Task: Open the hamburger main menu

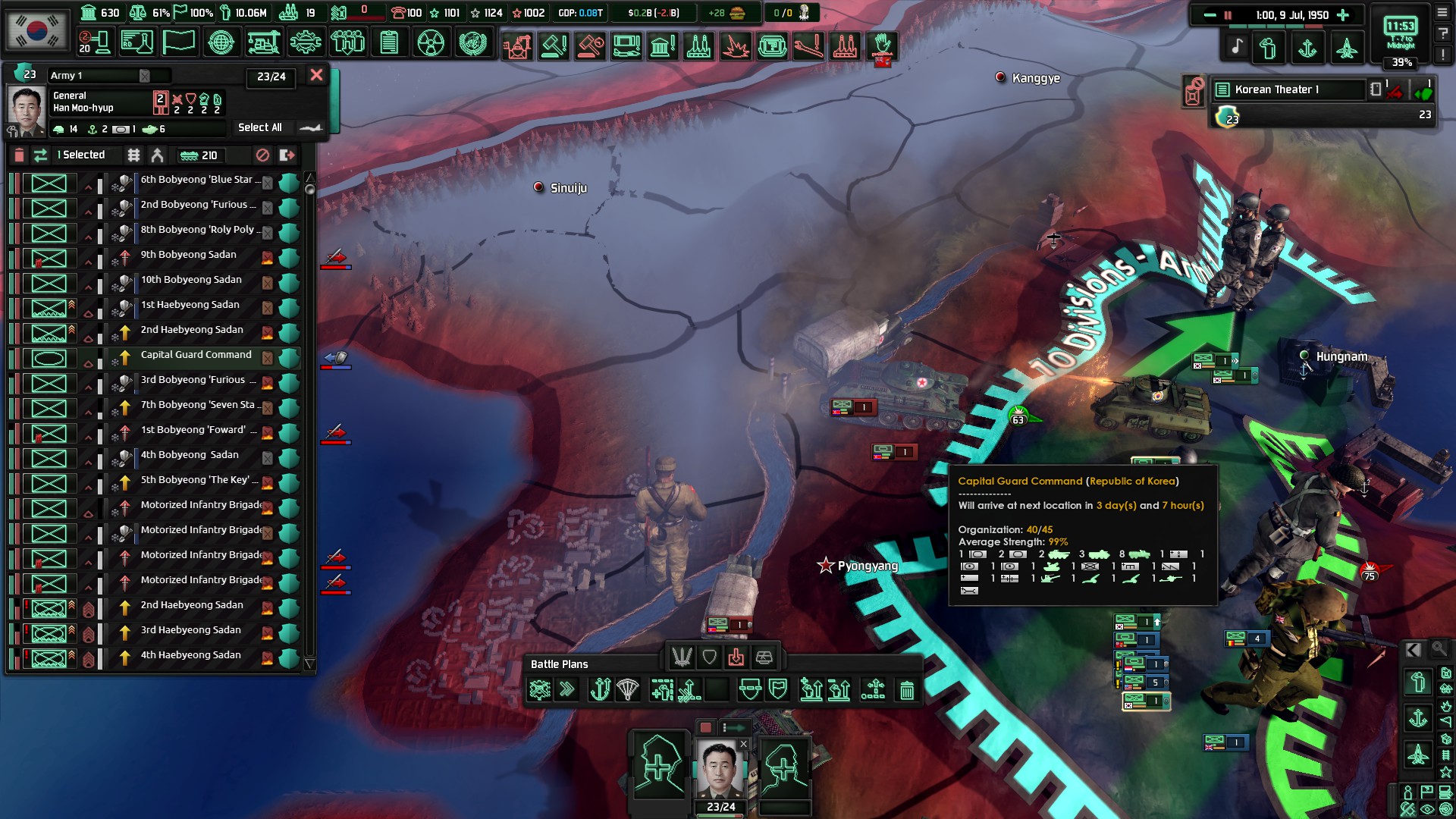Action: (1442, 13)
